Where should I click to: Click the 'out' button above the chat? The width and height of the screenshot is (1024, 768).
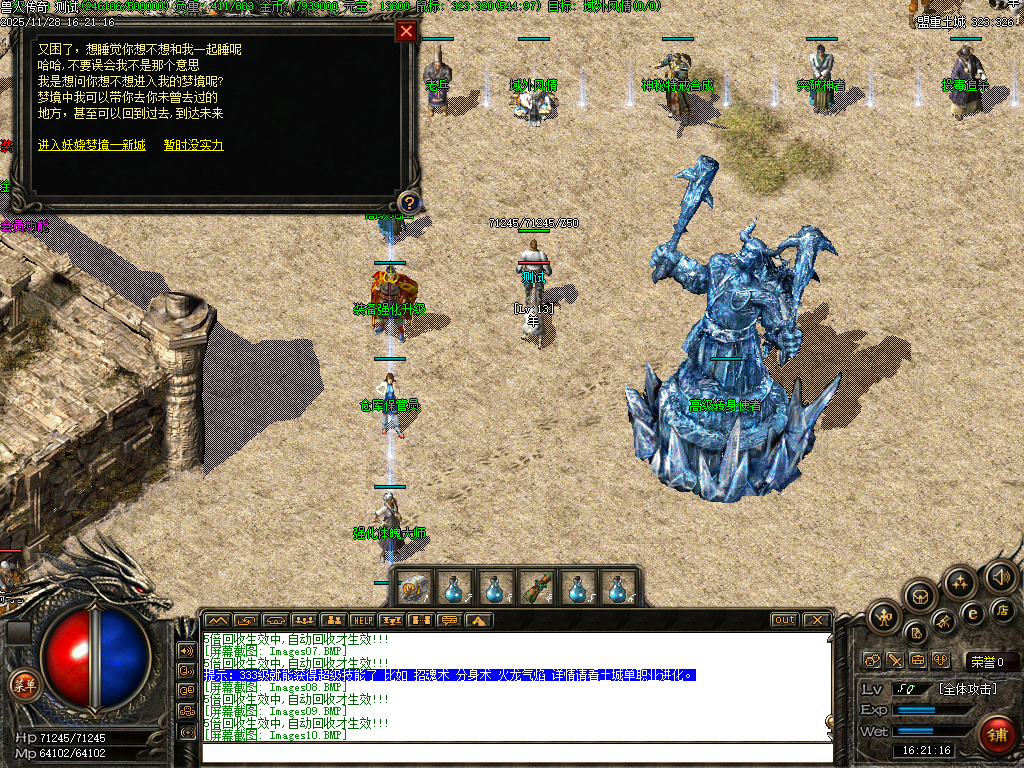point(784,620)
